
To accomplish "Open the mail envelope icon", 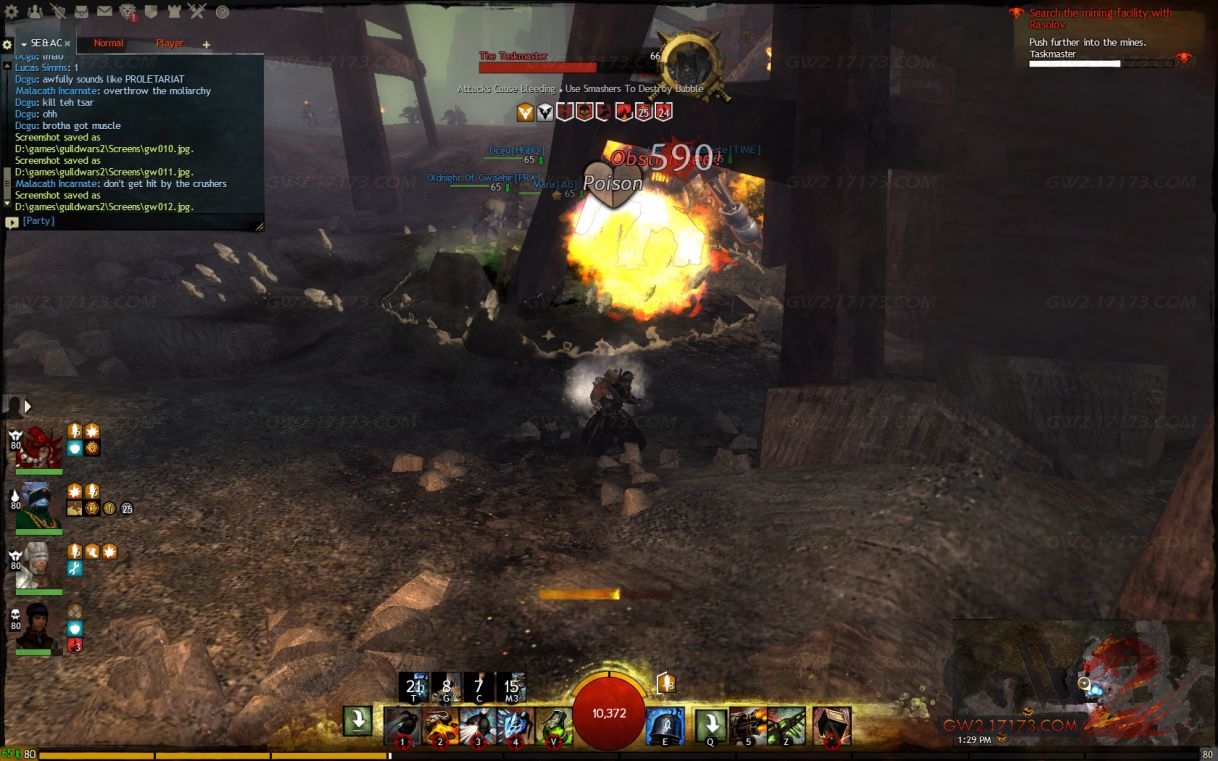I will 105,12.
